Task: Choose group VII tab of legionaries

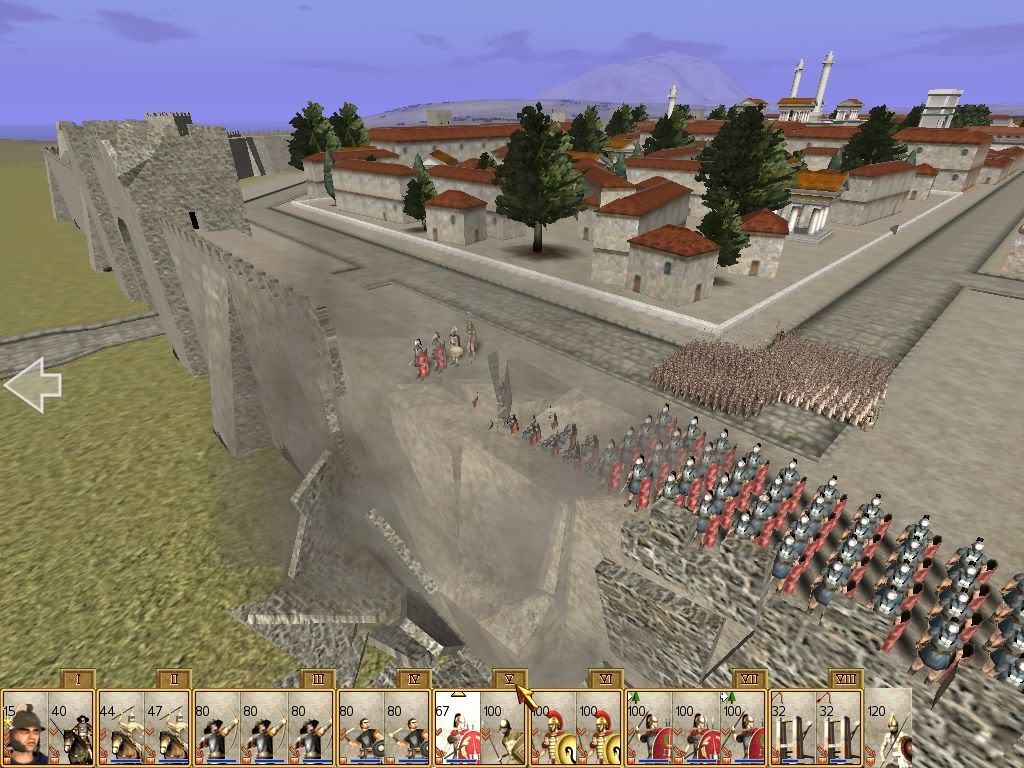Action: pos(749,680)
